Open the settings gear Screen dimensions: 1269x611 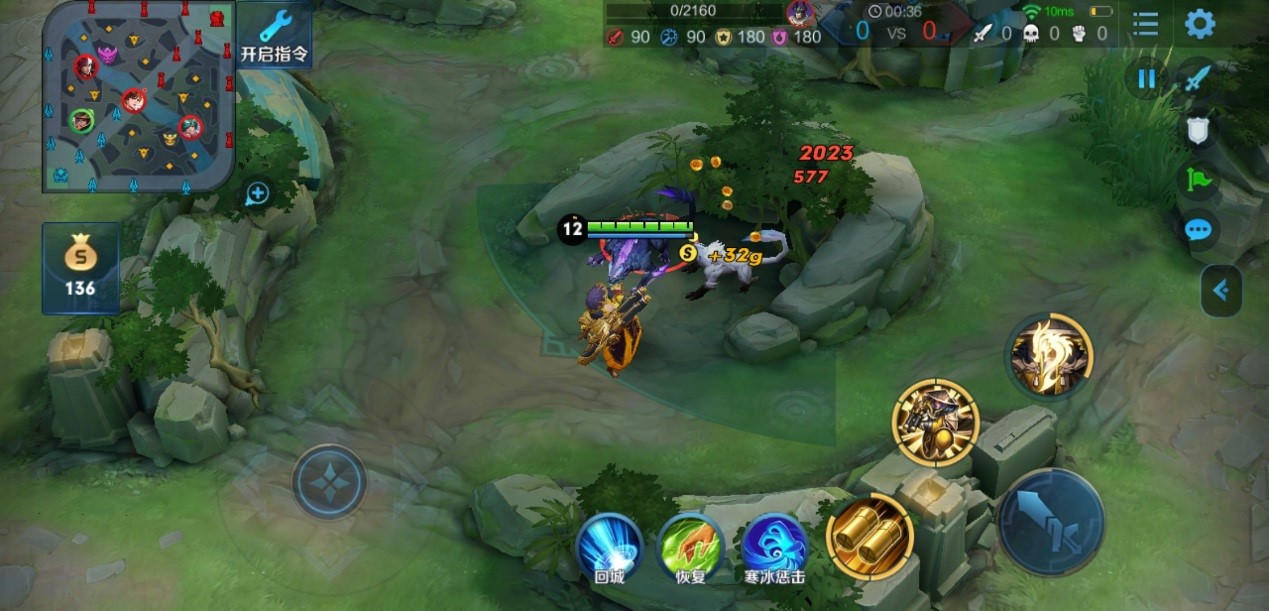pyautogui.click(x=1199, y=24)
